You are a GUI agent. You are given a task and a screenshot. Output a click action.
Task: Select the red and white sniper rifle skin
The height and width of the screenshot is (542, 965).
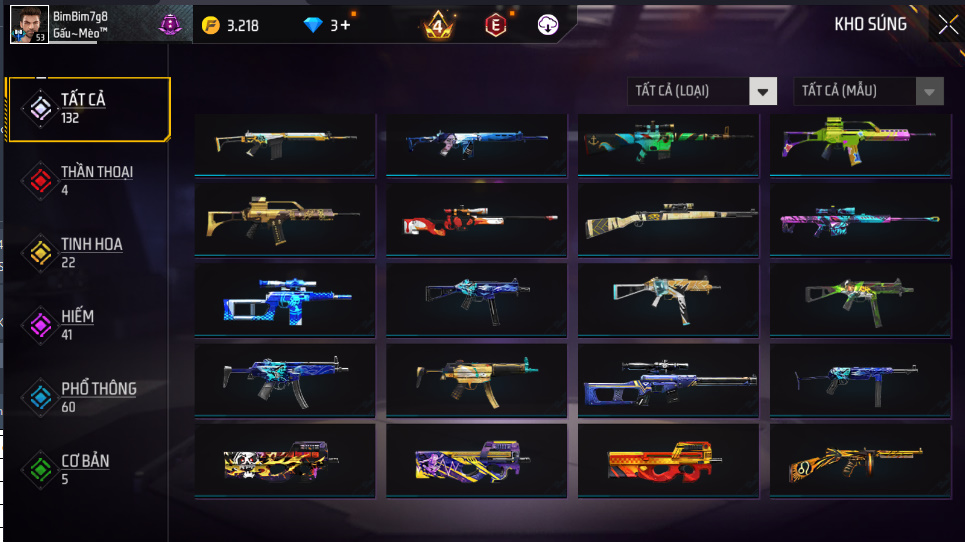click(x=476, y=219)
